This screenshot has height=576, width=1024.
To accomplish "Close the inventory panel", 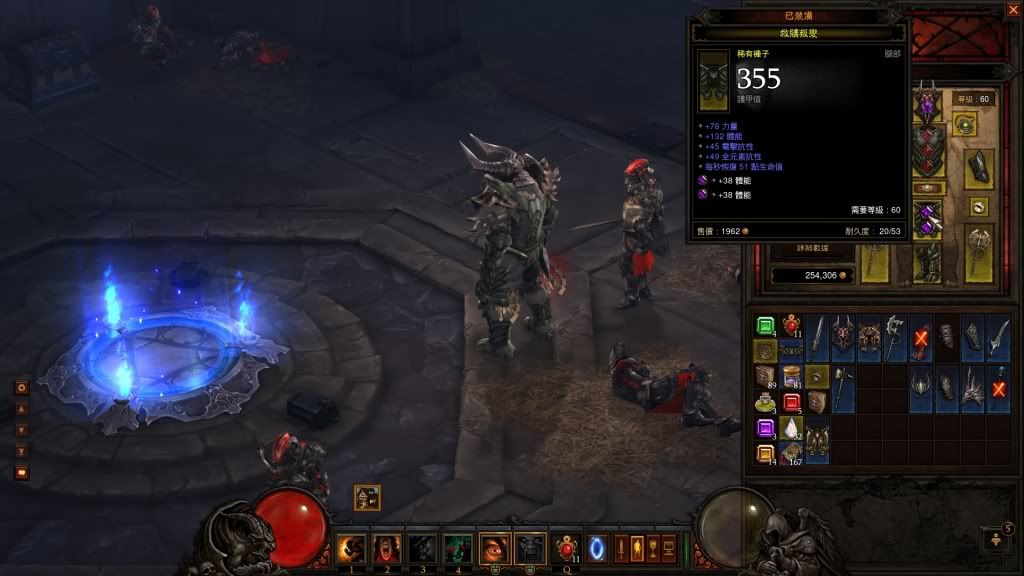I will 1010,9.
